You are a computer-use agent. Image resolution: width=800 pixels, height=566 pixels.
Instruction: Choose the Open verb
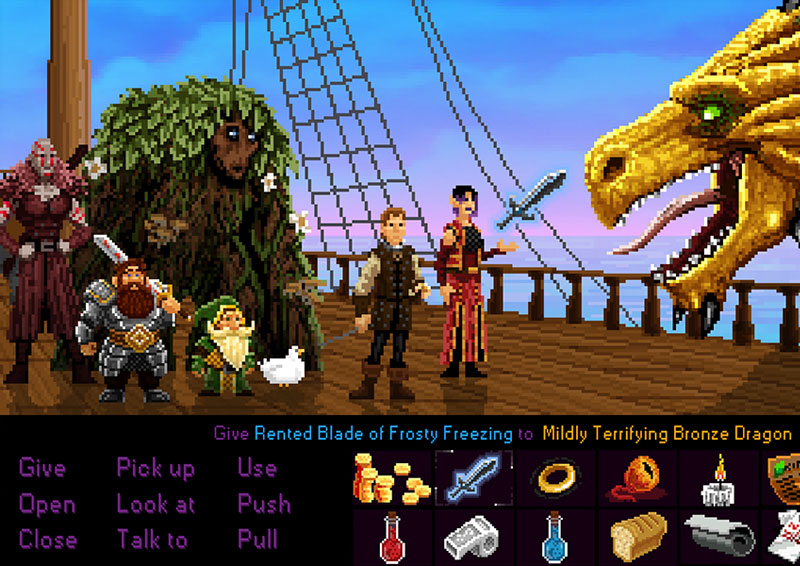pyautogui.click(x=47, y=504)
